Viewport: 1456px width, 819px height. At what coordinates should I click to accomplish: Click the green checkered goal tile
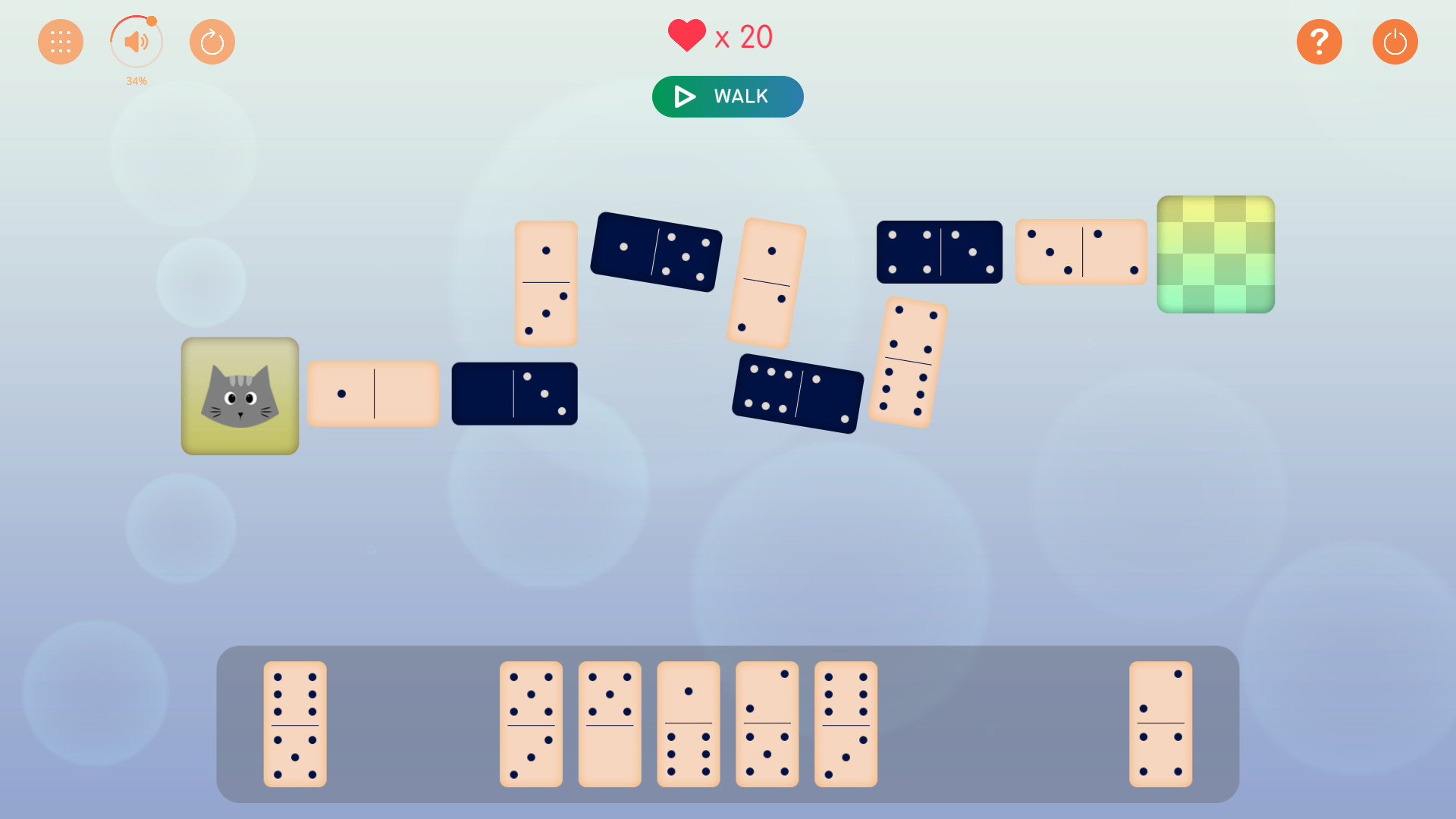coord(1216,254)
